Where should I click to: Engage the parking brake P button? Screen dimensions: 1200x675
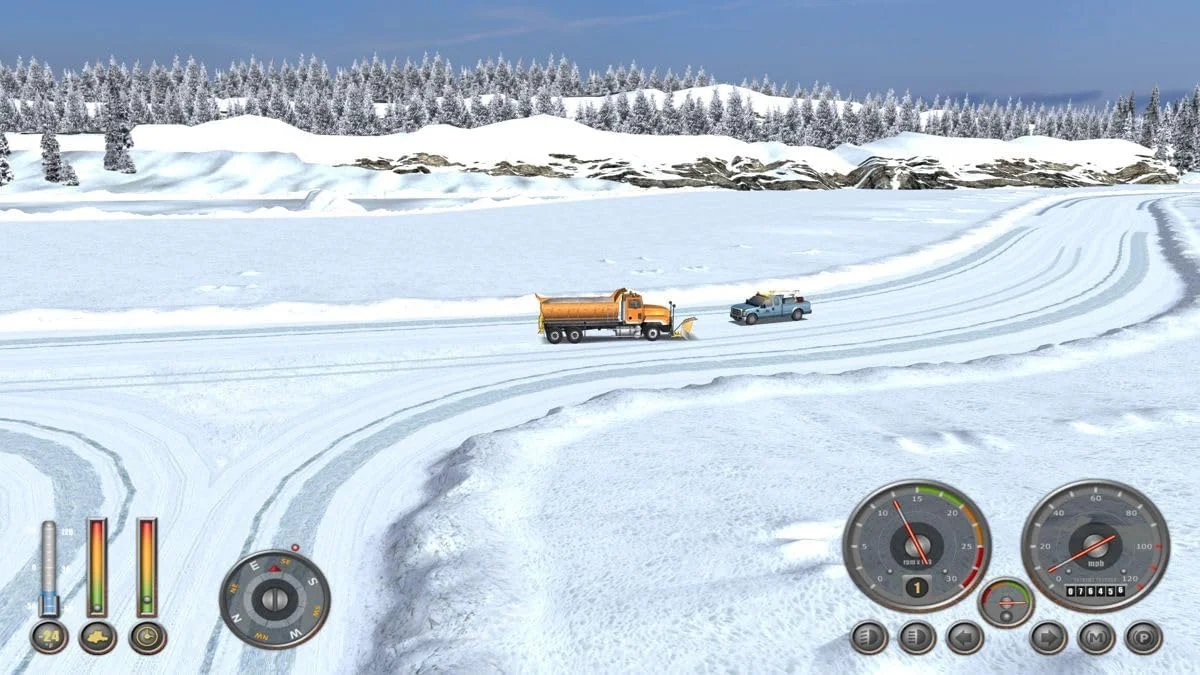(x=1144, y=637)
